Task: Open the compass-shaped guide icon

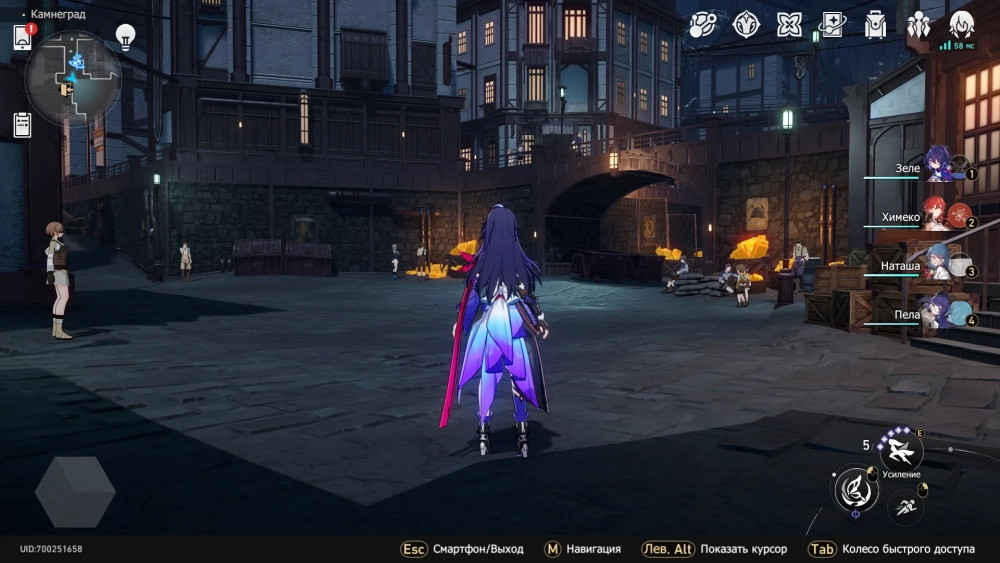Action: point(746,25)
